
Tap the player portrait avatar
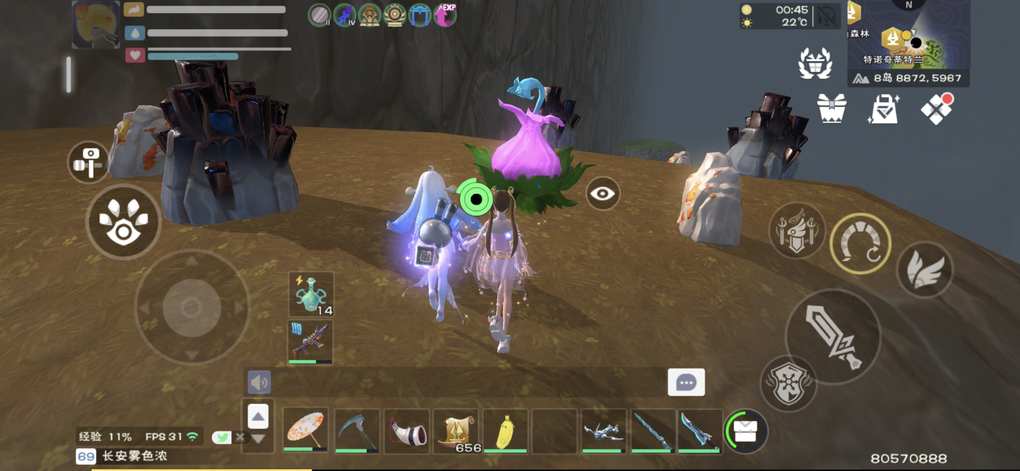(x=96, y=24)
